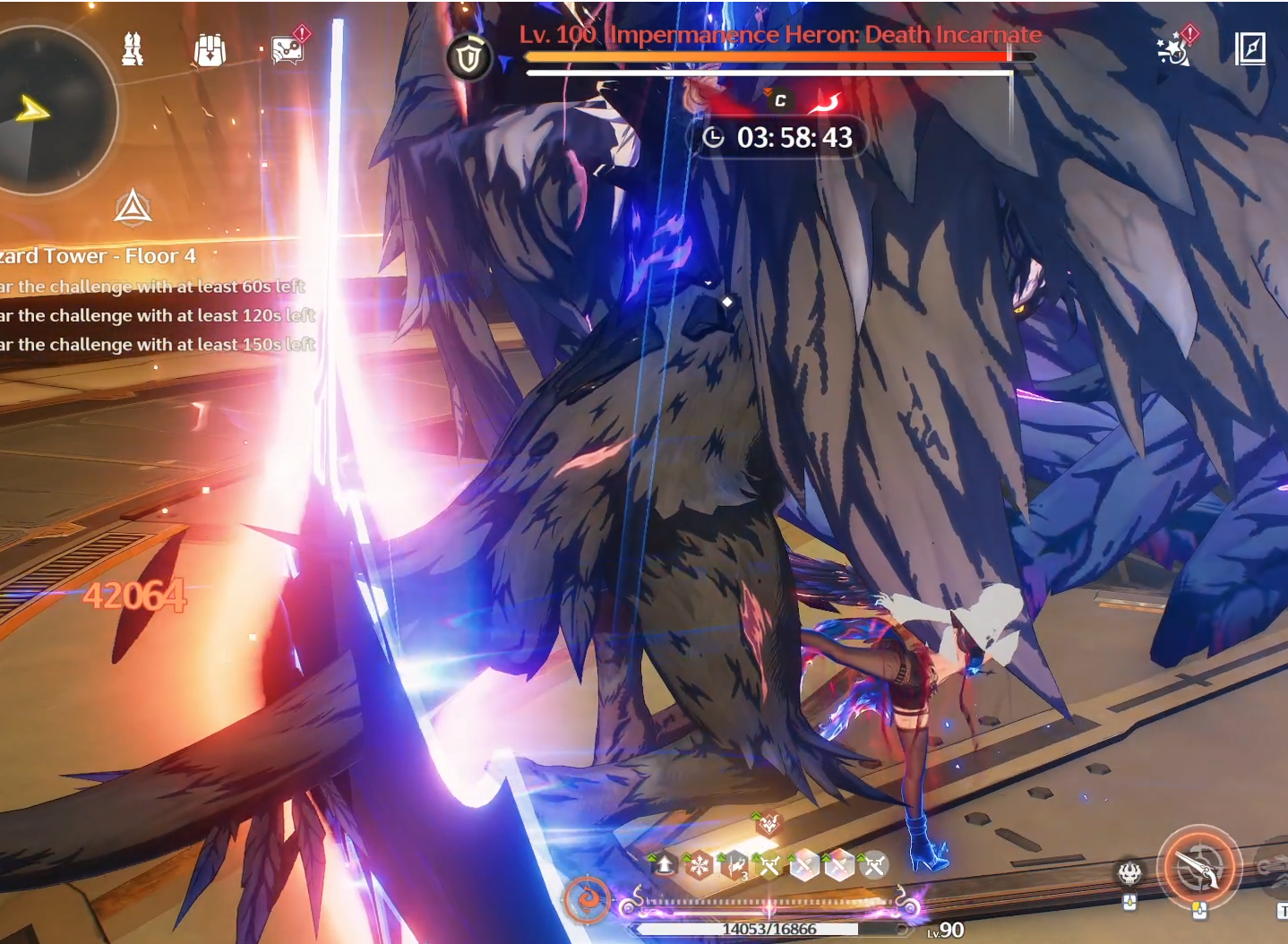Click the shield icon beside the boss name

[468, 58]
